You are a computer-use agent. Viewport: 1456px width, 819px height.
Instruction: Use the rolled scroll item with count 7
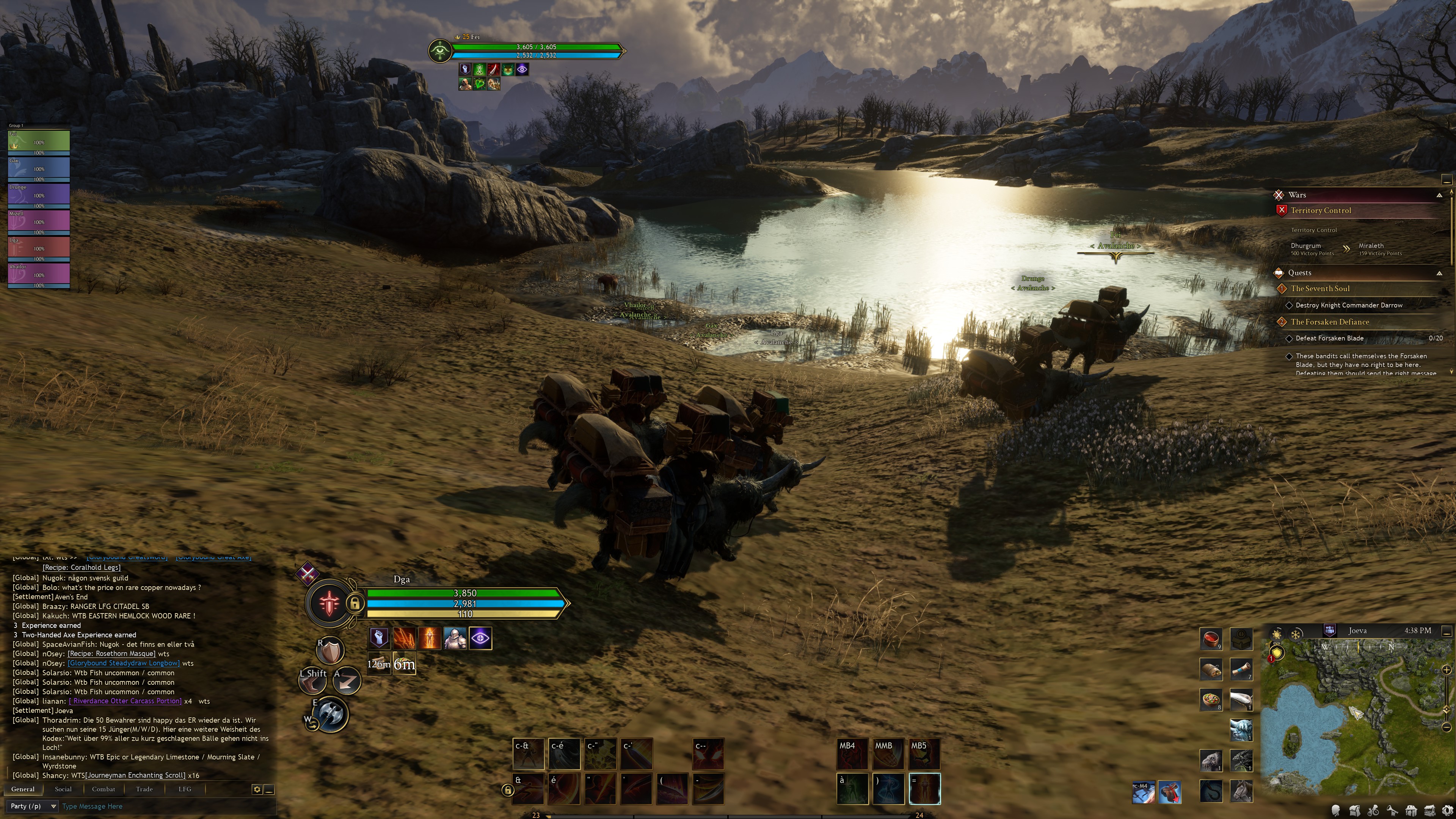pyautogui.click(x=1241, y=669)
